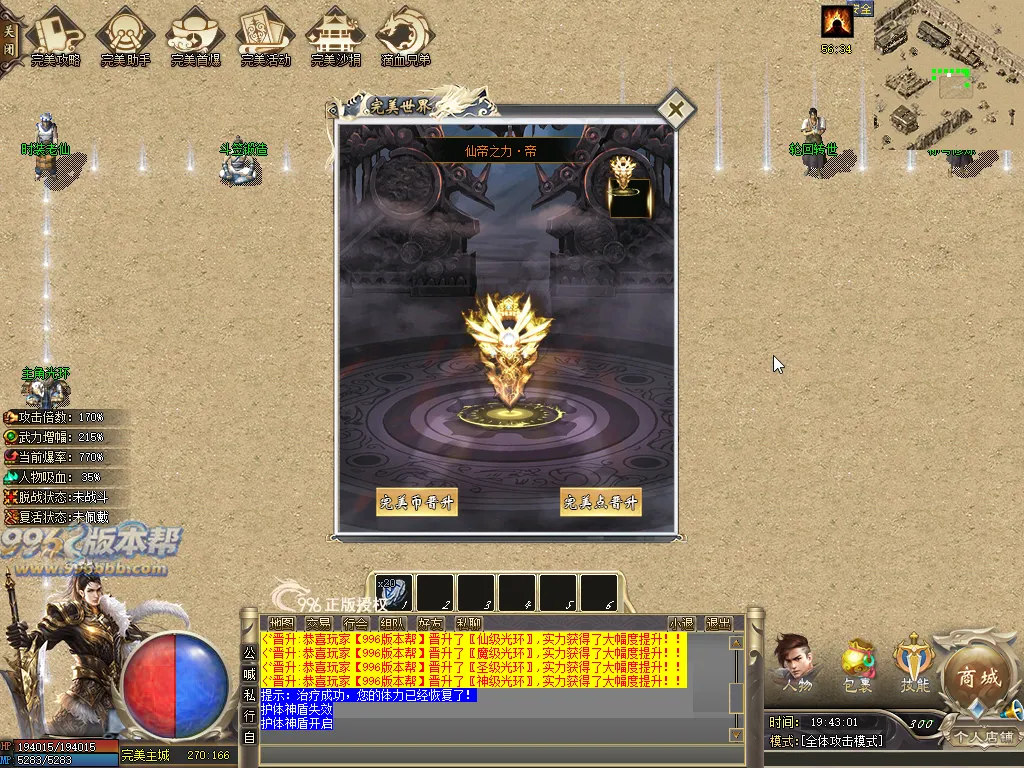Open the 技能 skills window
This screenshot has width=1024, height=768.
[914, 662]
